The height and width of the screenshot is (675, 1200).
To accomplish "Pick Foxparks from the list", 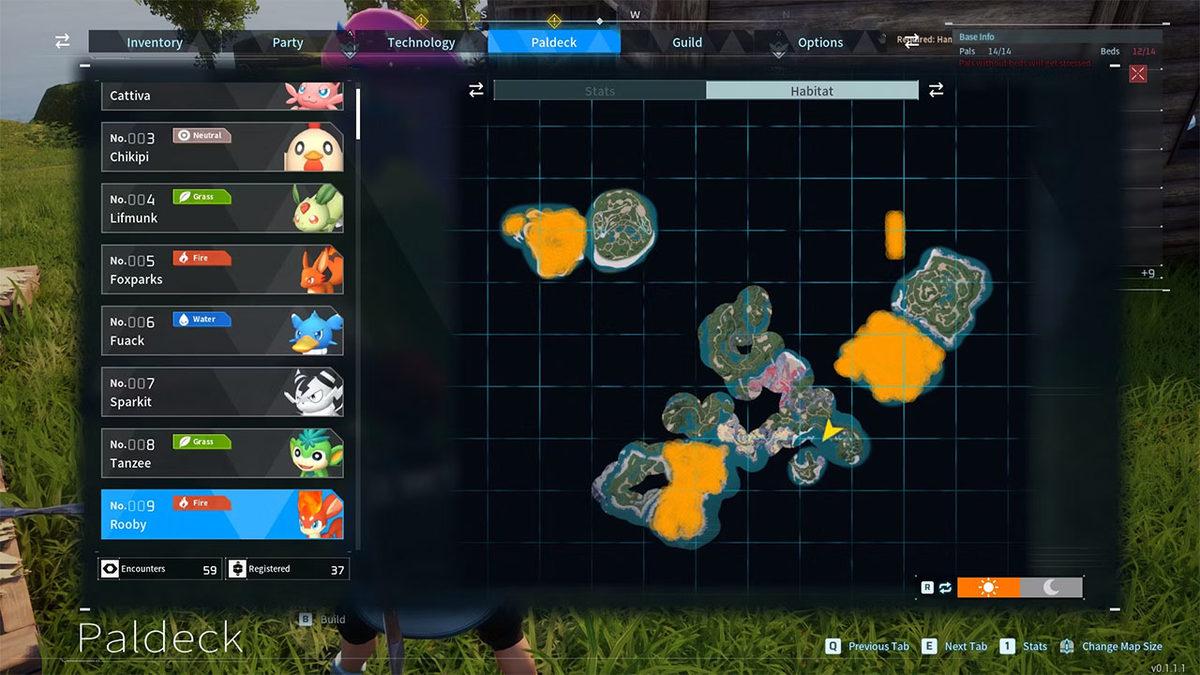I will 222,269.
